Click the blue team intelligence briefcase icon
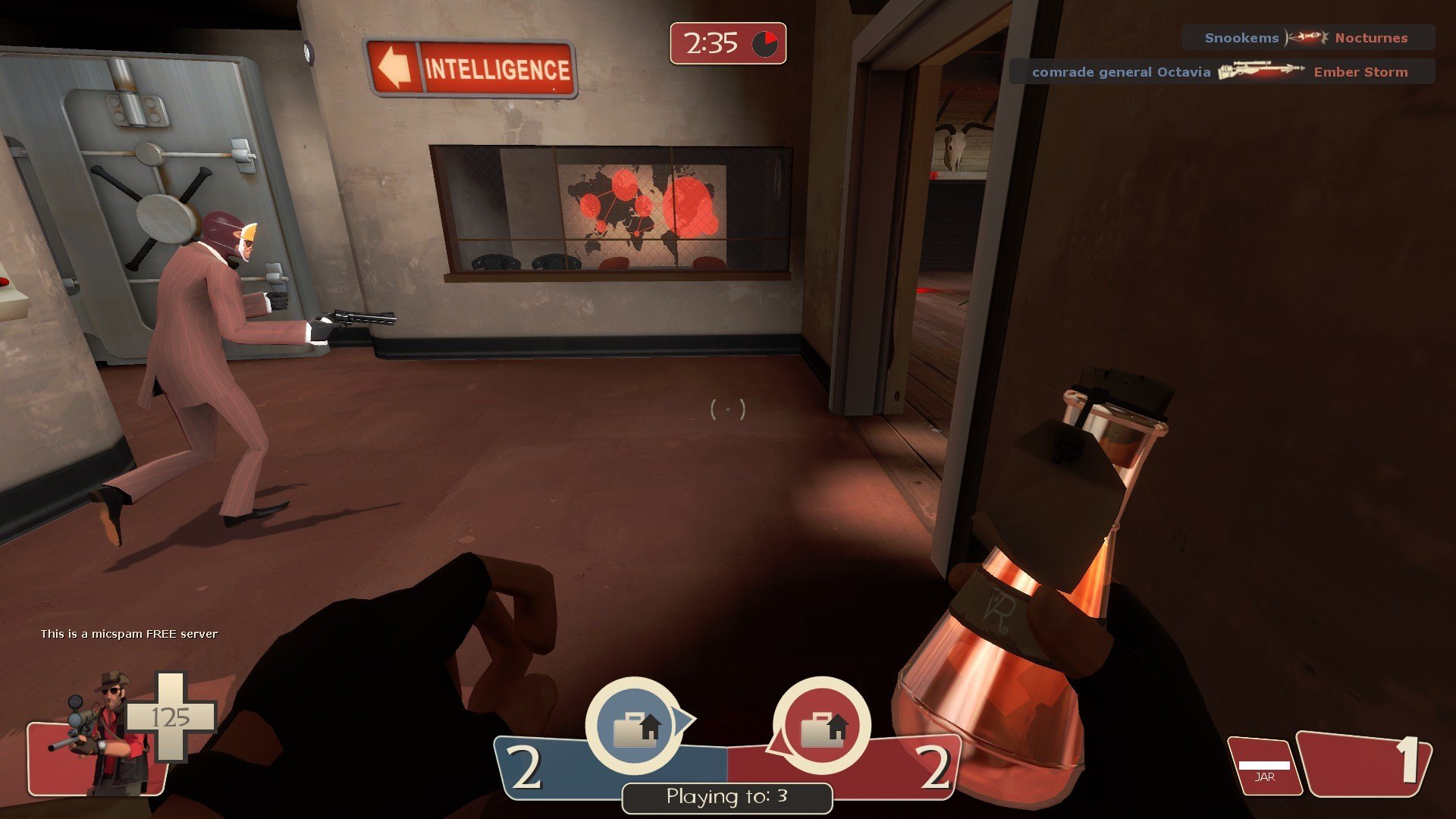Screen dimensions: 1456x819 635,727
